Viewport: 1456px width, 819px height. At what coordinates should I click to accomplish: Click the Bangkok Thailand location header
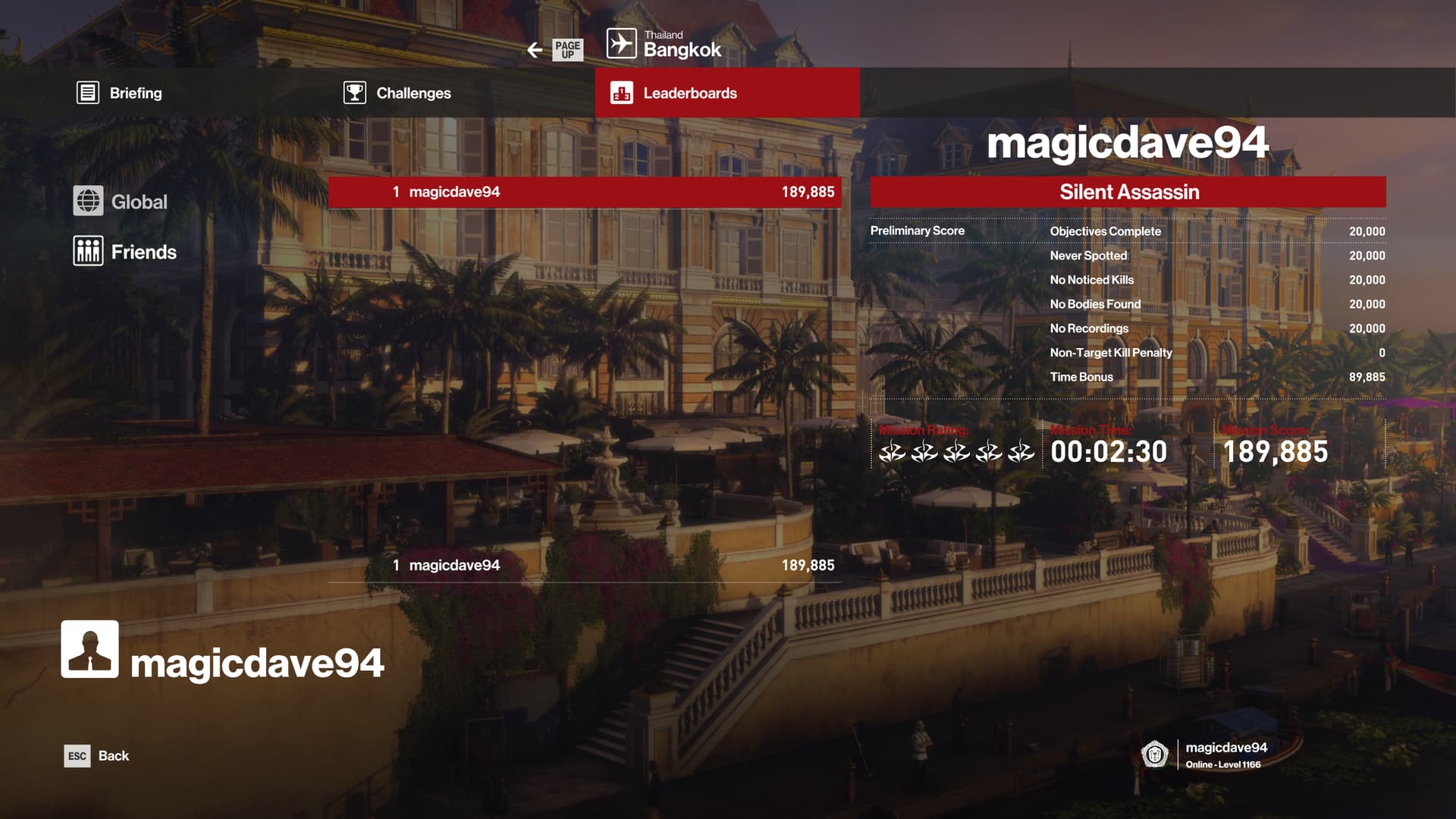tap(665, 45)
